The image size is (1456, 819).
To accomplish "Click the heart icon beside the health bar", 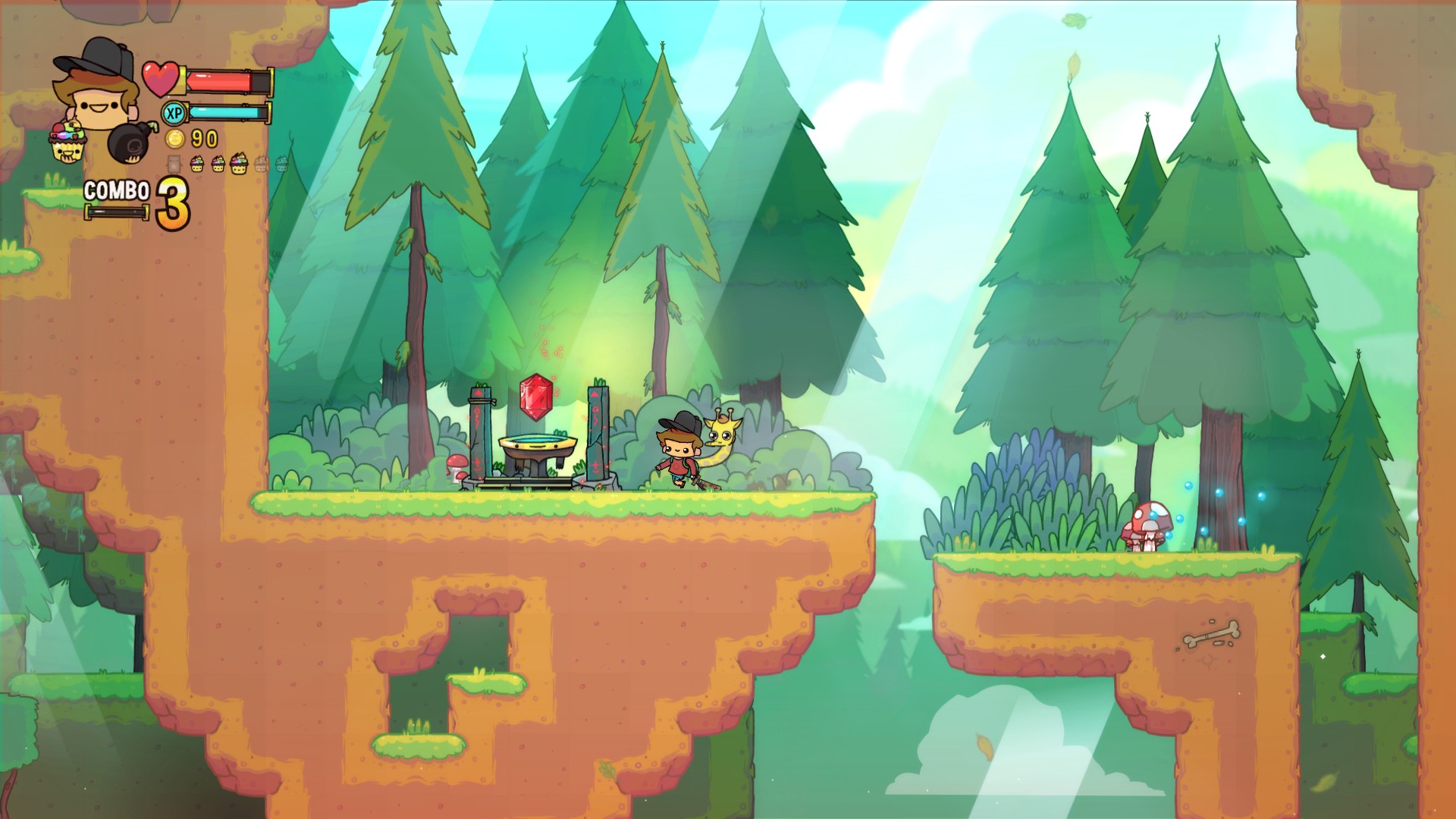I will pos(162,78).
